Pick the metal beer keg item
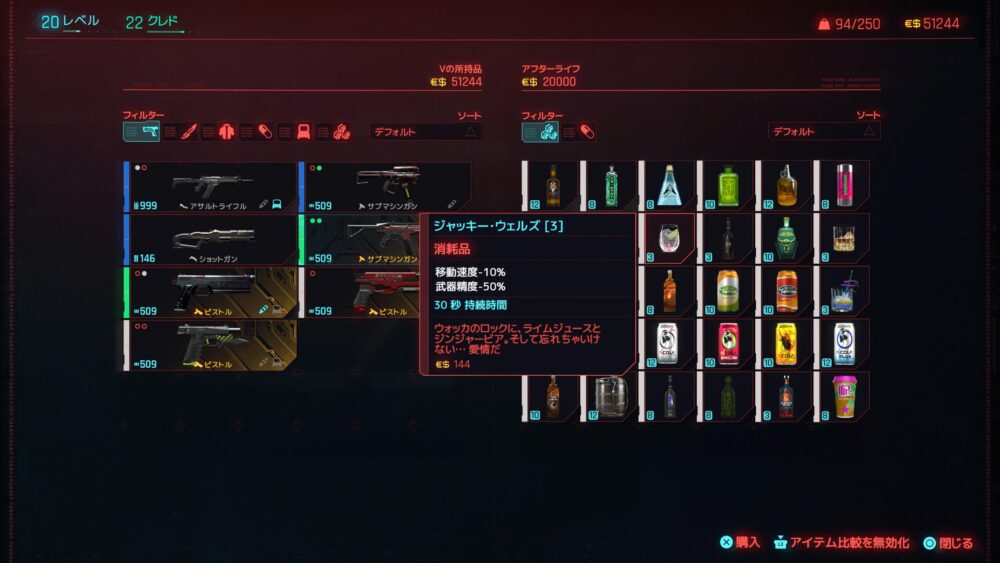Viewport: 1000px width, 563px height. tap(608, 396)
